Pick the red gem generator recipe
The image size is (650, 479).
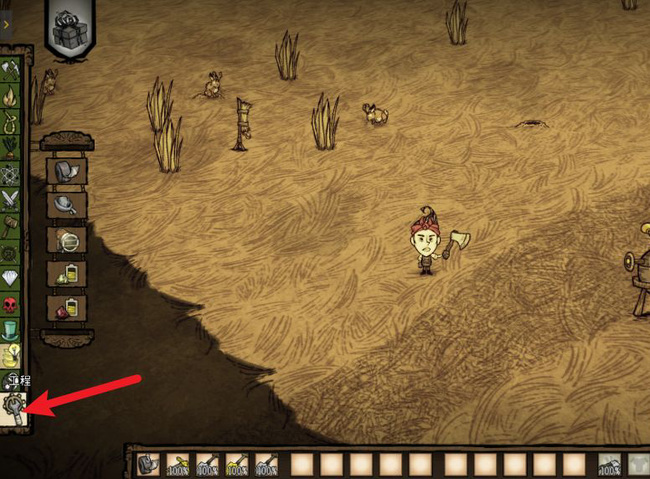[67, 307]
